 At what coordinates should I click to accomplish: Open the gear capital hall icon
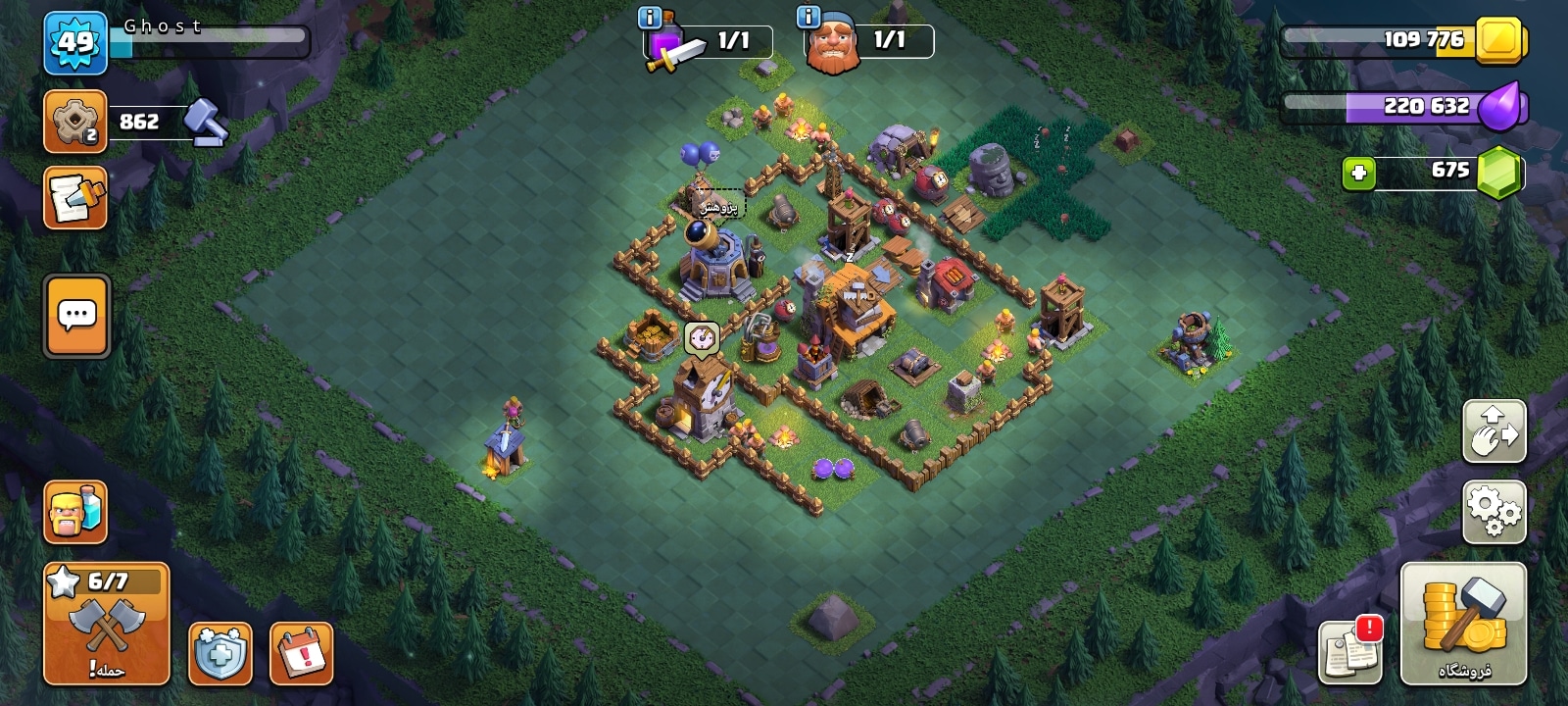pyautogui.click(x=74, y=122)
